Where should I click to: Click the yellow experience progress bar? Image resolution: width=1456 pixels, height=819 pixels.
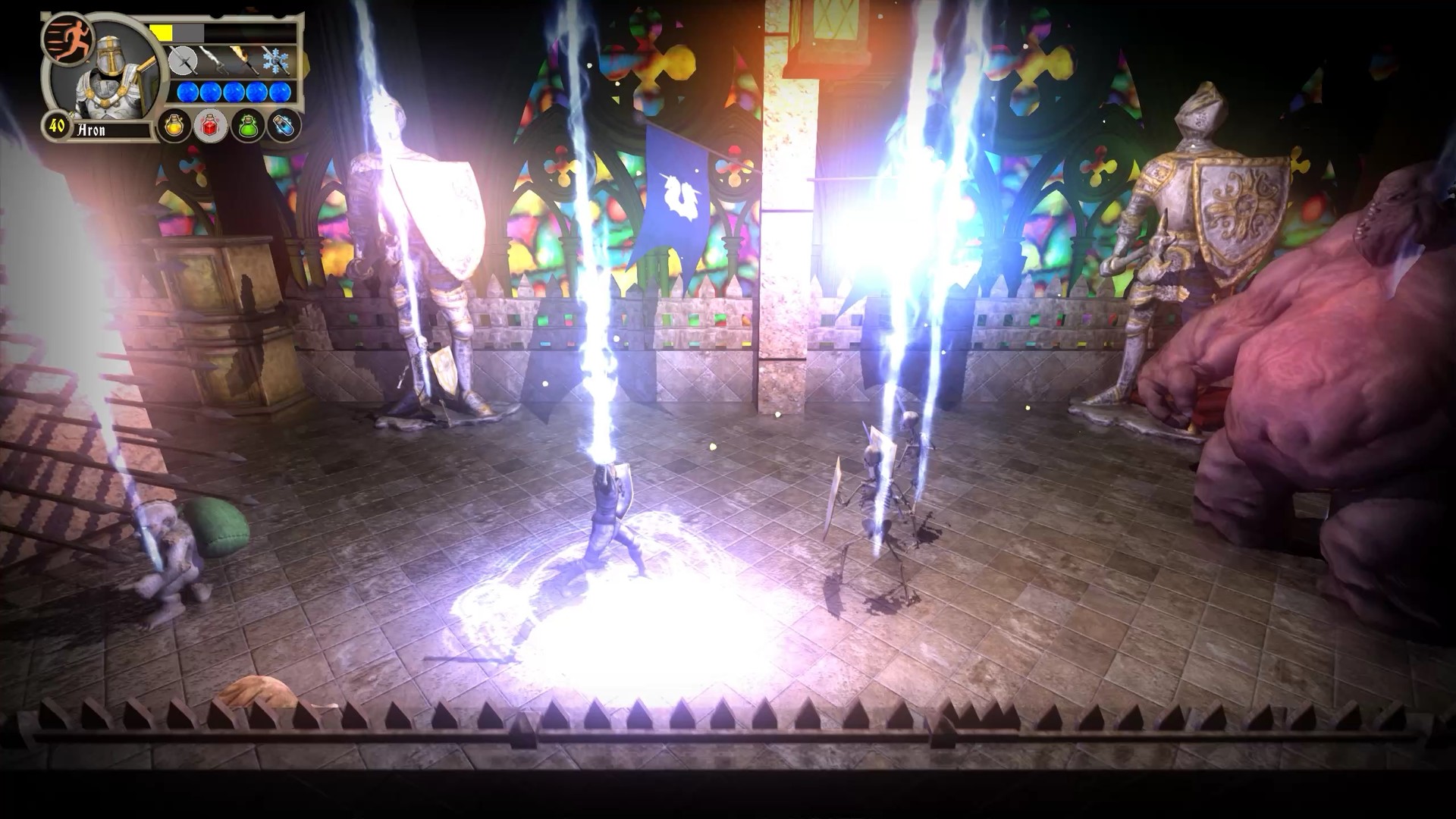click(162, 33)
